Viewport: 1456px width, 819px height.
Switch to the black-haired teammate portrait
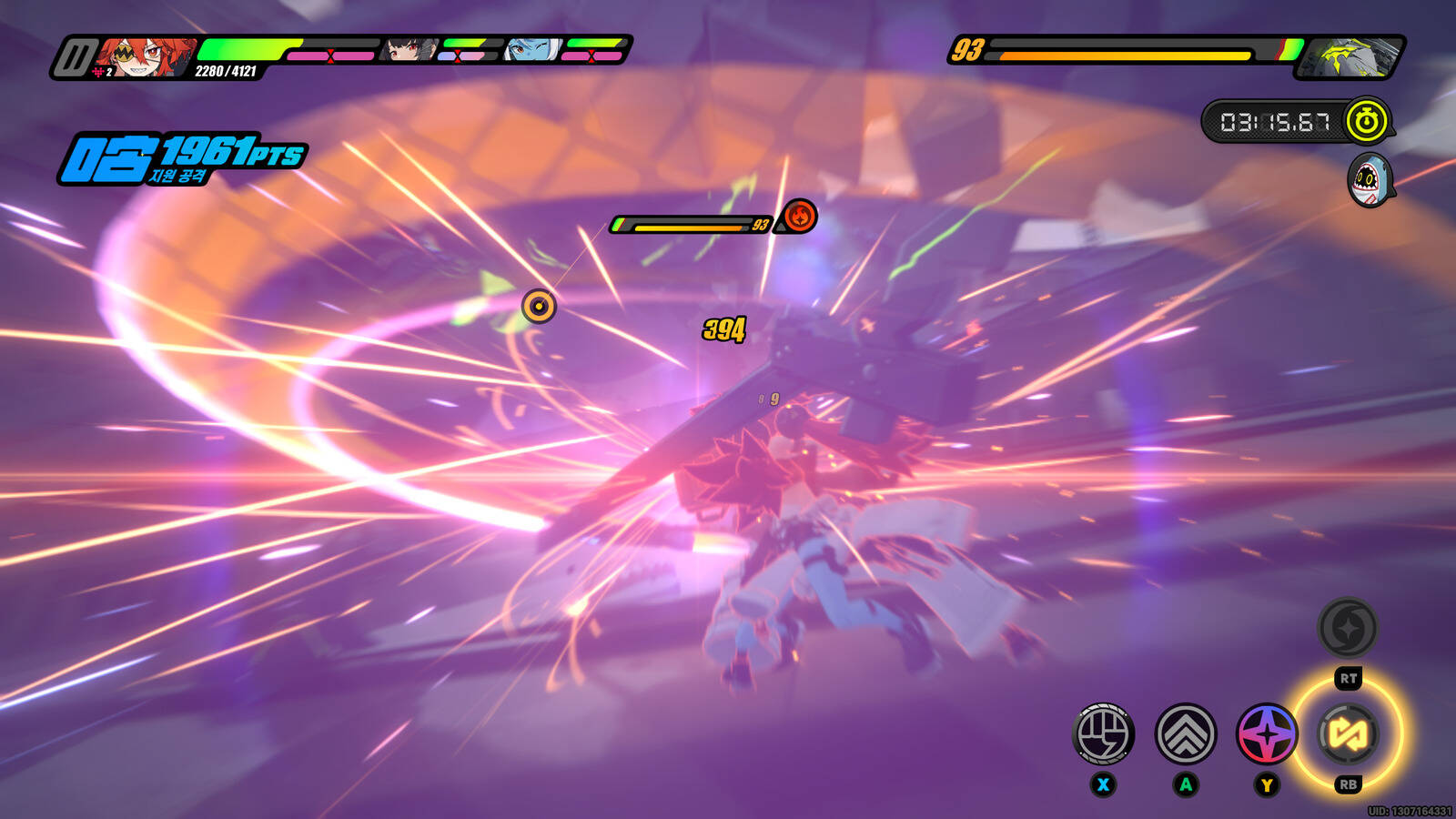[x=408, y=50]
